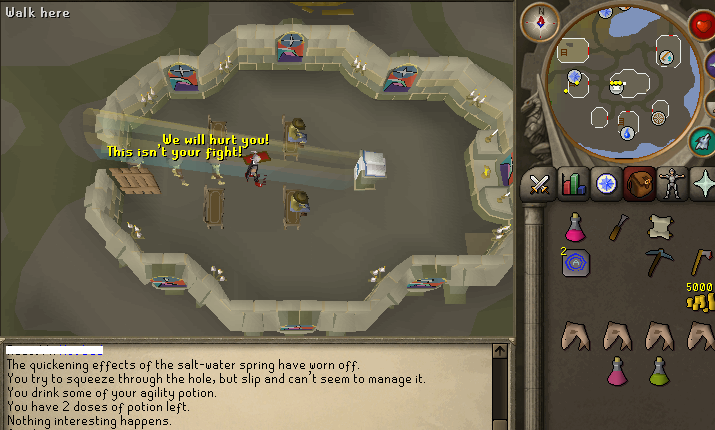Choose the pickaxe in the inventory

pyautogui.click(x=658, y=262)
